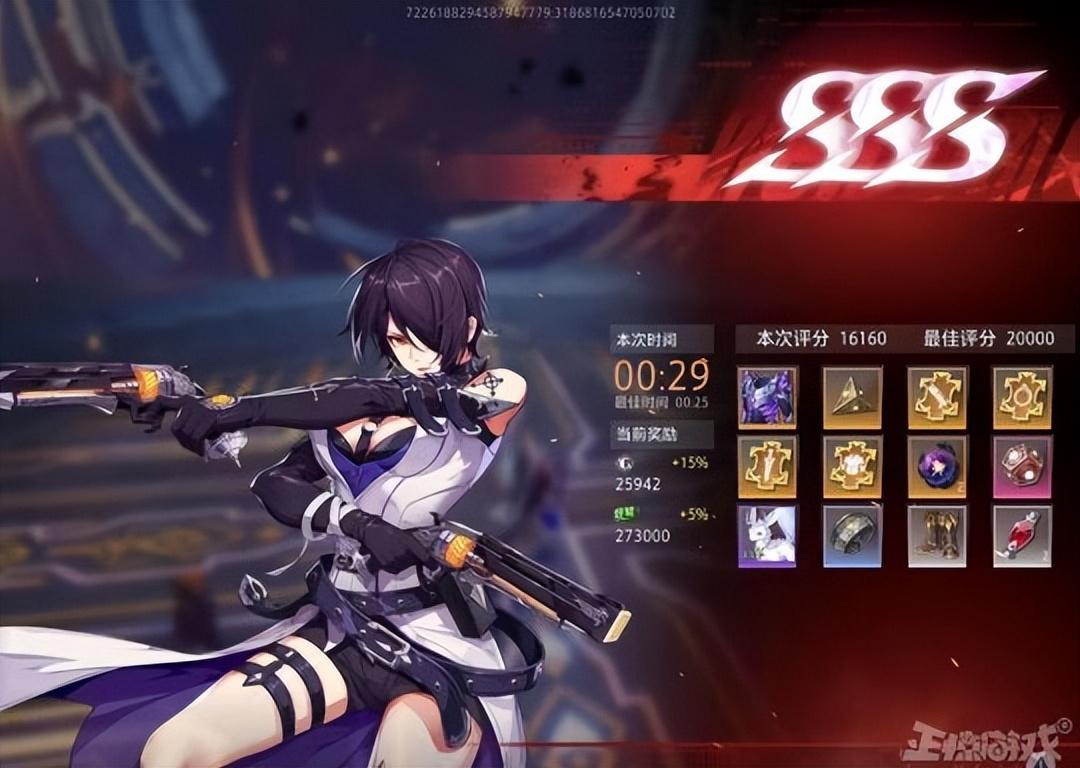Screen dimensions: 1080x768
Task: View the shirt-emblem gold token
Action: 852,466
